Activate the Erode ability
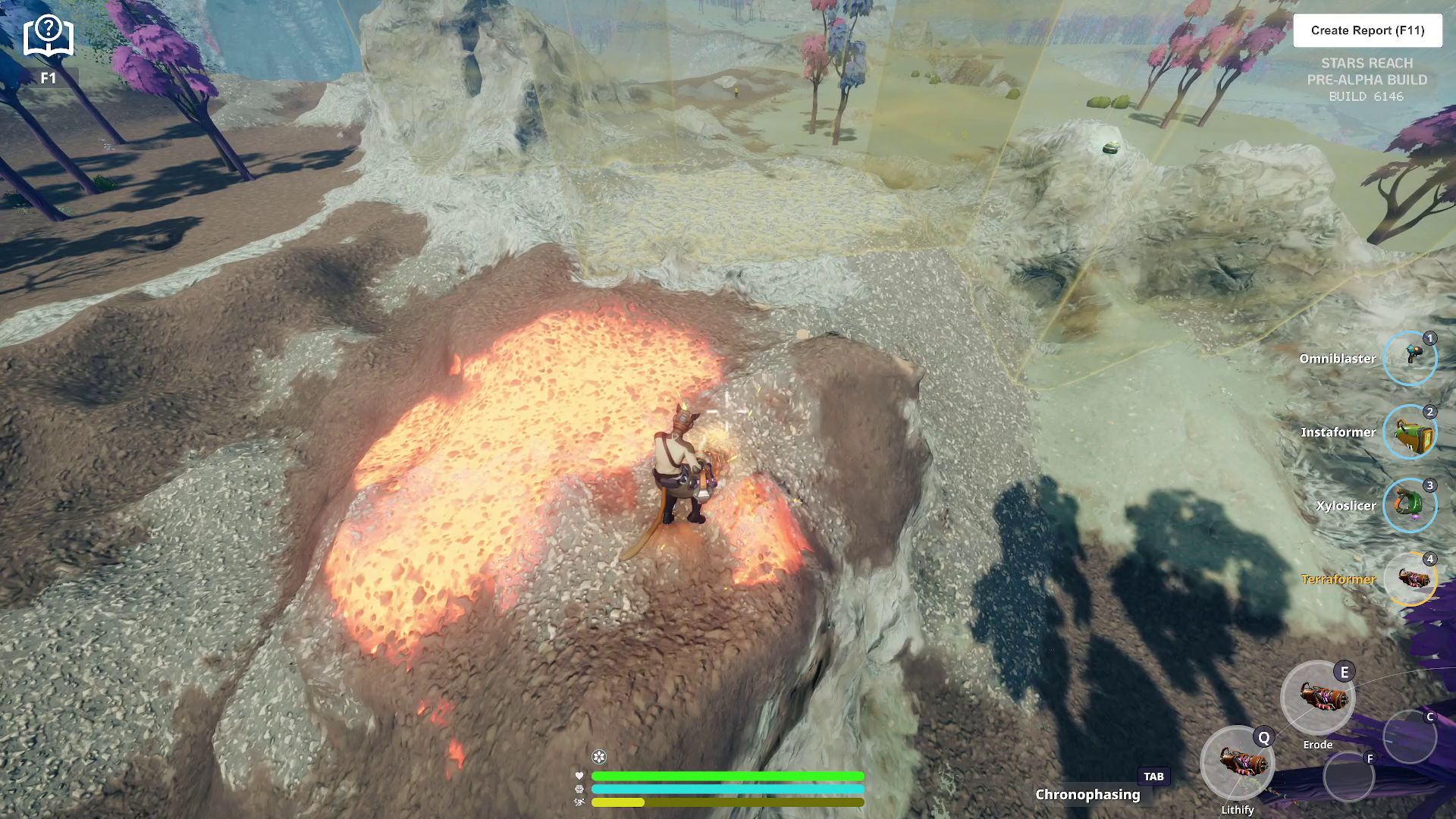This screenshot has width=1456, height=819. click(x=1317, y=698)
